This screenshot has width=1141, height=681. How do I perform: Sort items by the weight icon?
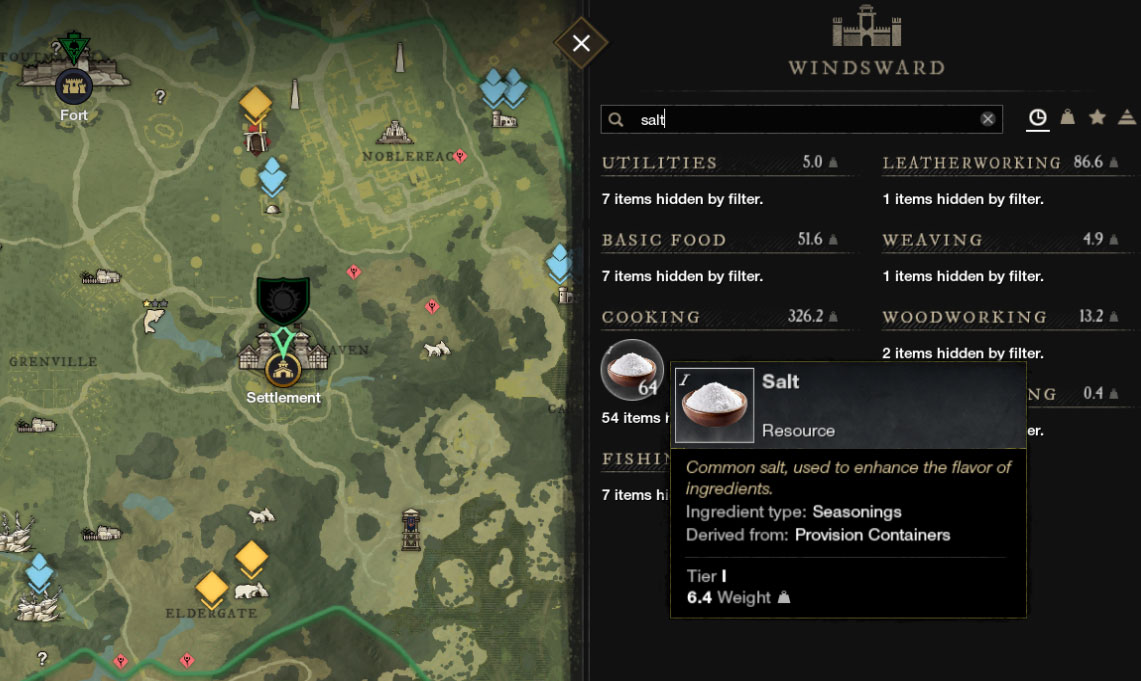click(x=1068, y=118)
